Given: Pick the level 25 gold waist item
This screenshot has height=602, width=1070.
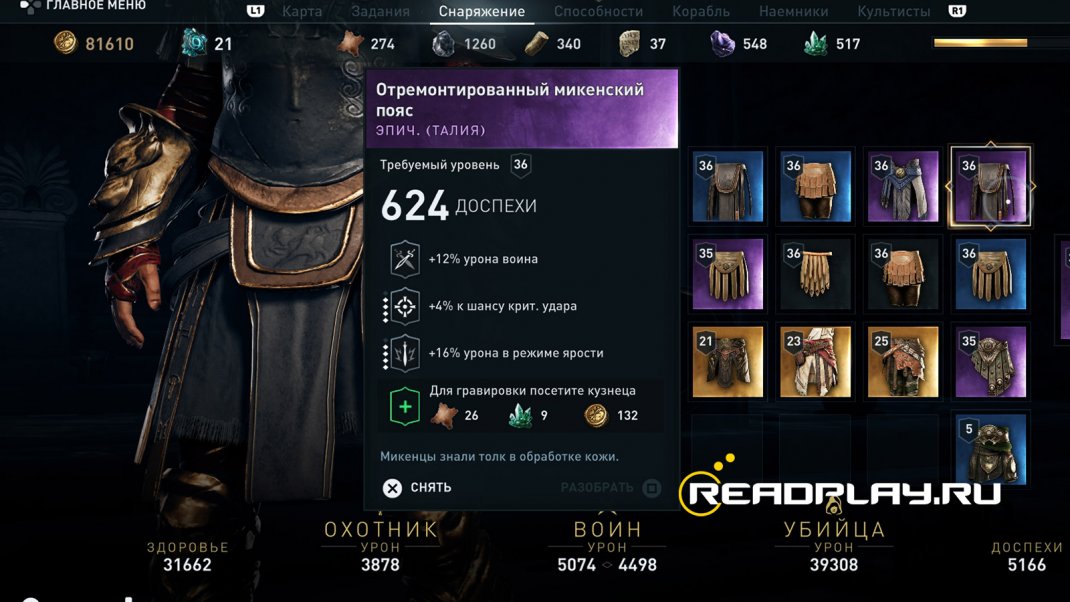Looking at the screenshot, I should pyautogui.click(x=902, y=362).
